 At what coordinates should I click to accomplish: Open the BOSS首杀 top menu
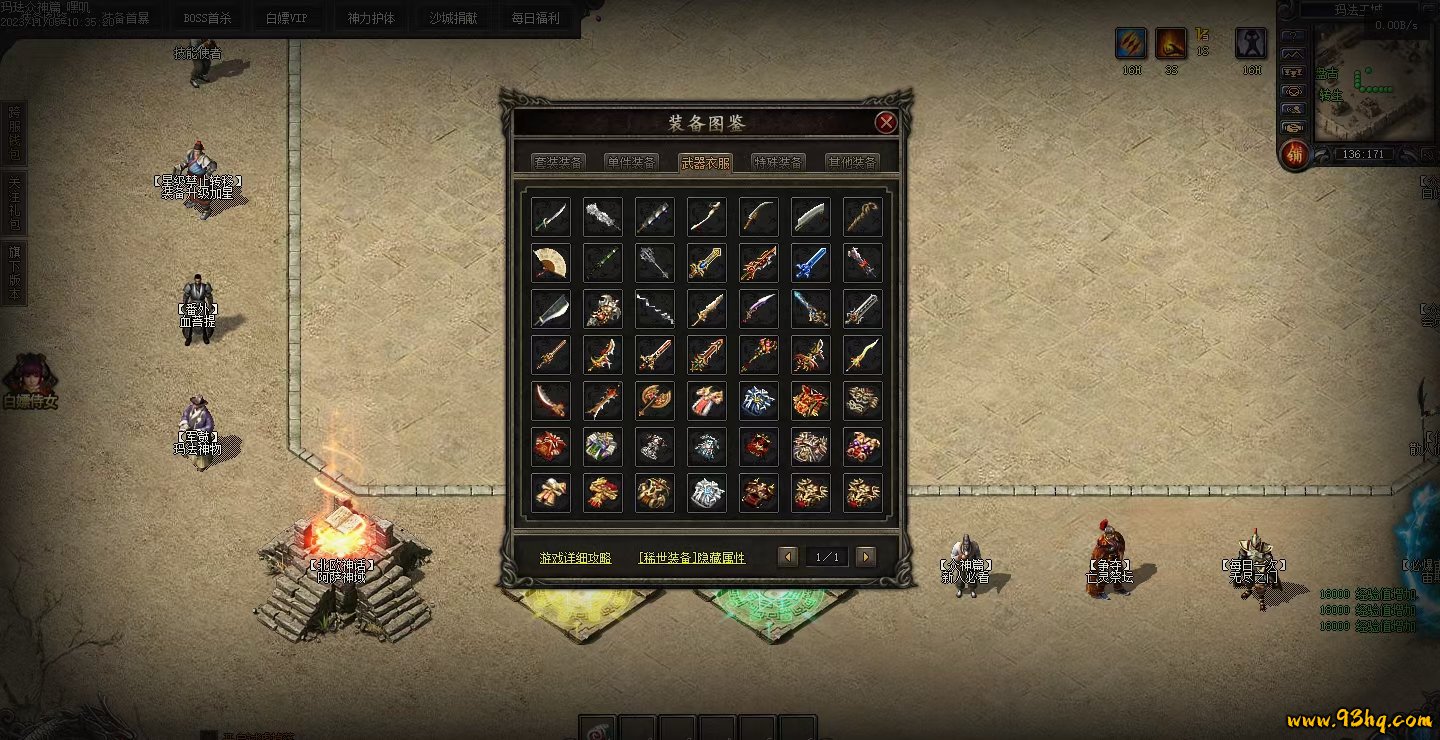click(207, 18)
